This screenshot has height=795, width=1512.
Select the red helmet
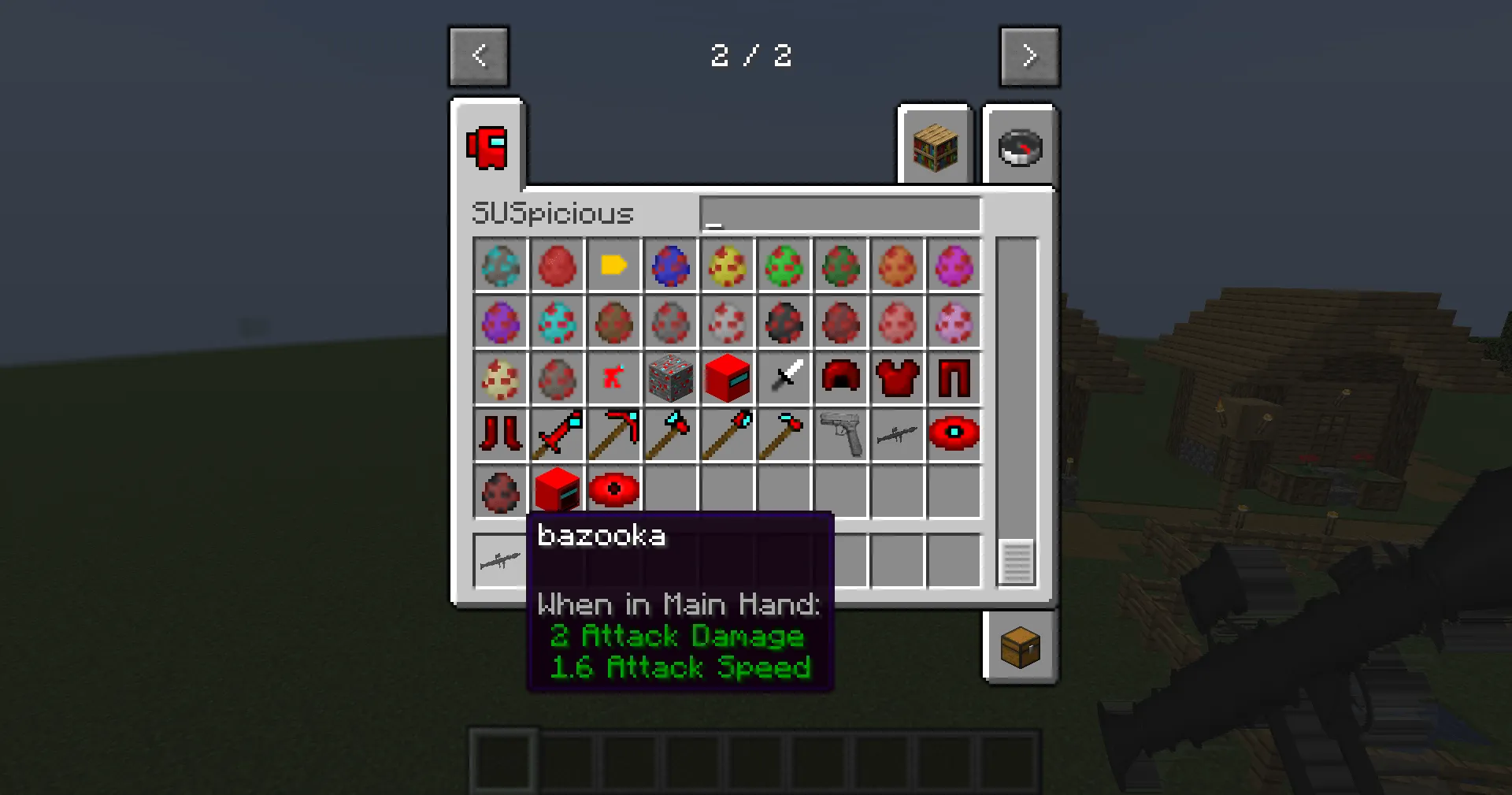point(841,378)
